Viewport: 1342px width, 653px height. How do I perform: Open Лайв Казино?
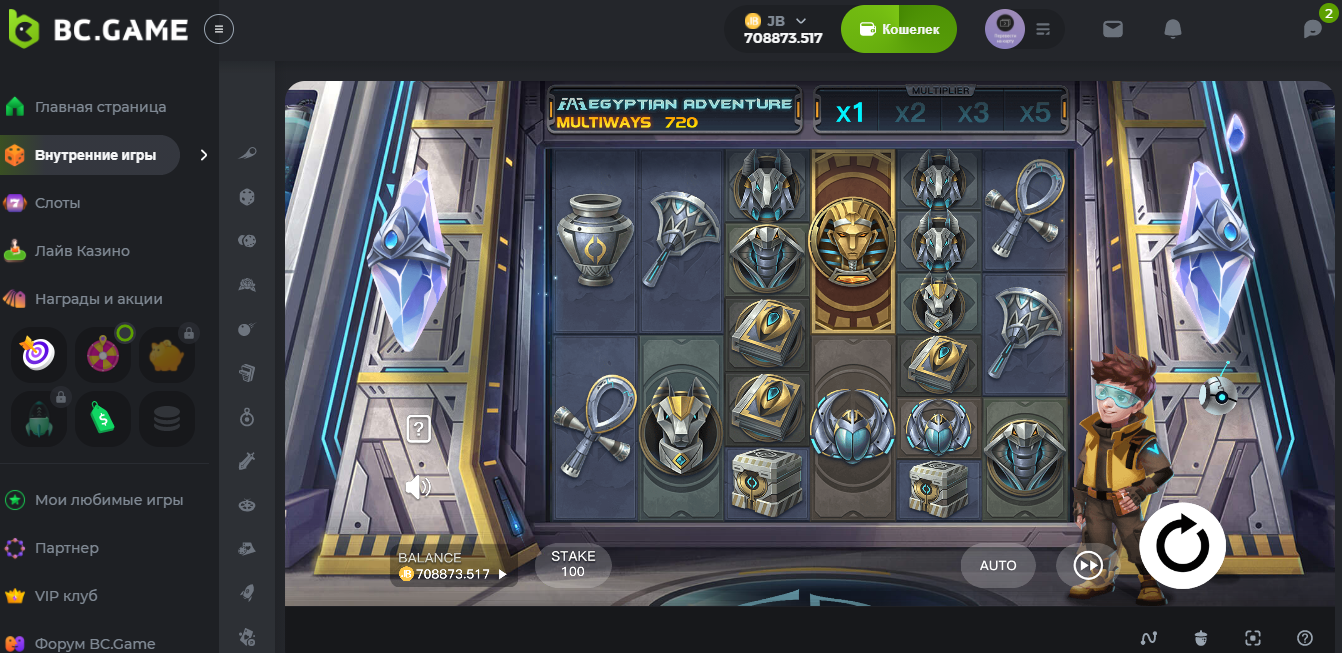point(82,251)
